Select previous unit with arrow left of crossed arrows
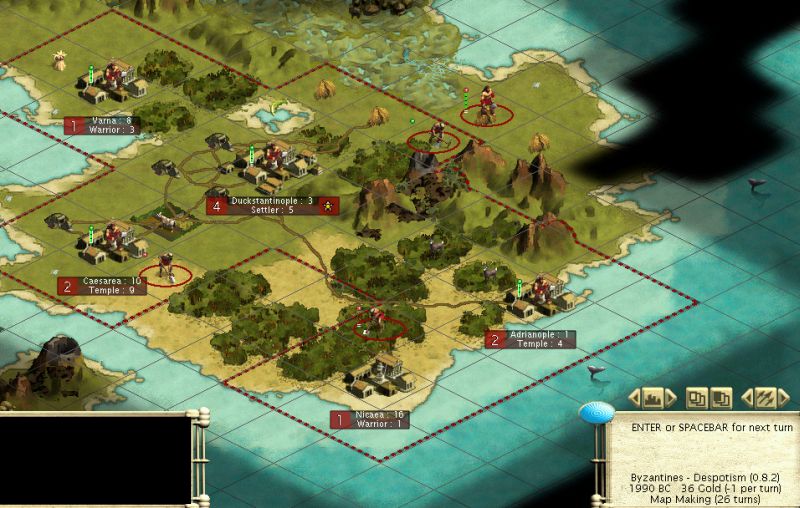This screenshot has width=800, height=508. tap(746, 397)
